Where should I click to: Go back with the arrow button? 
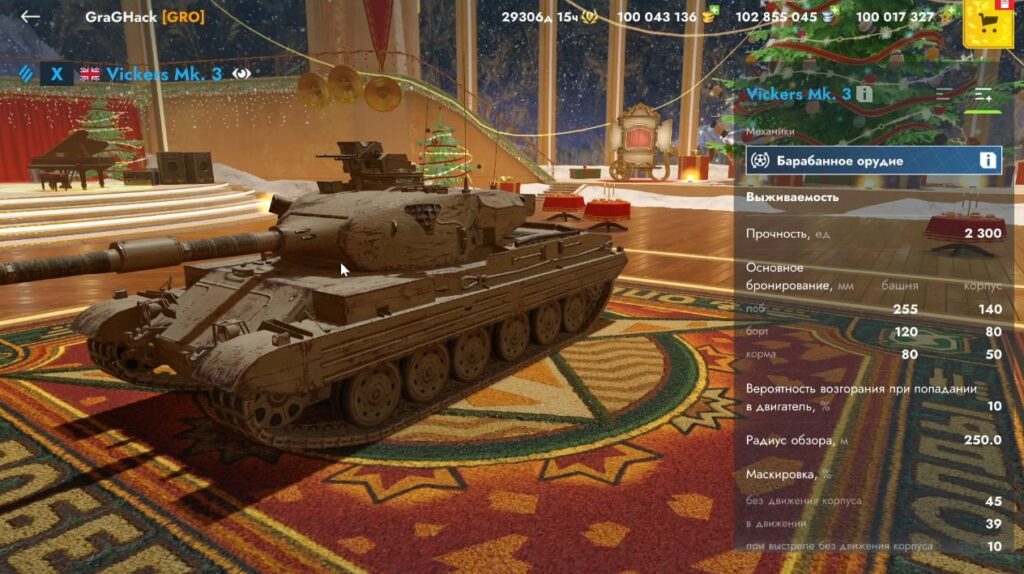tap(30, 17)
